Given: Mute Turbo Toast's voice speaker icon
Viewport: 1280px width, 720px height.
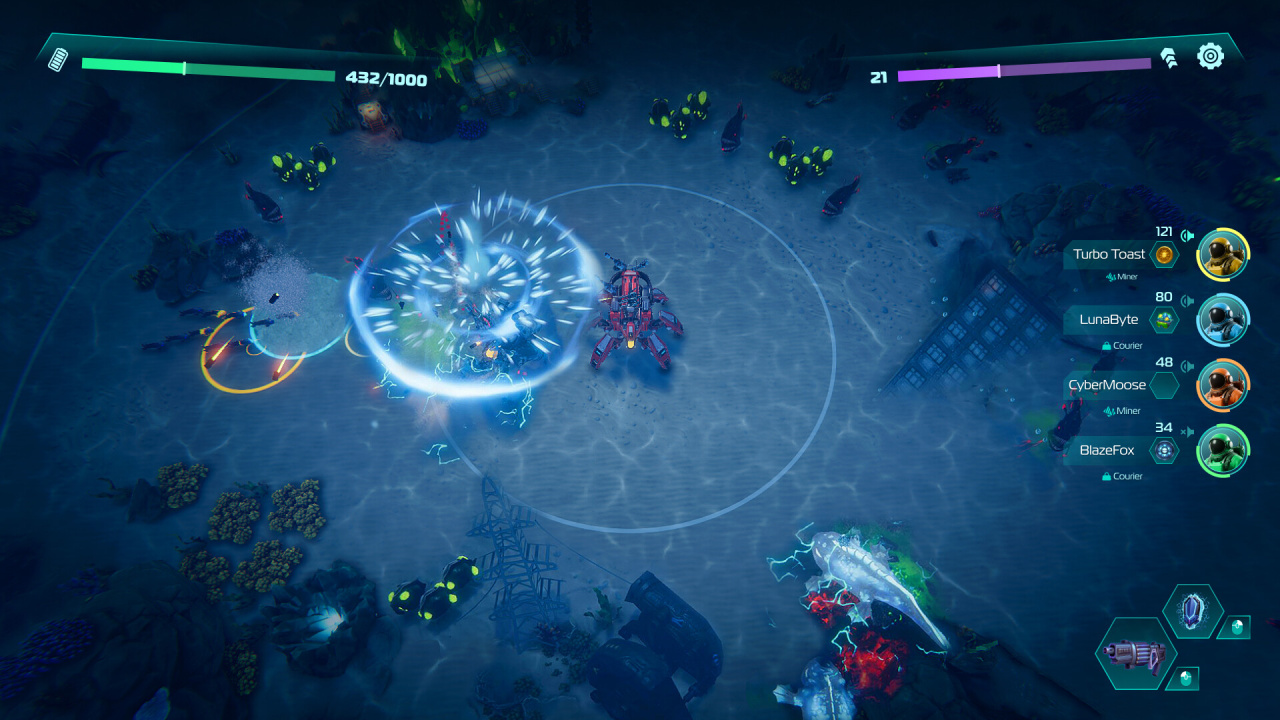Looking at the screenshot, I should coord(1187,236).
